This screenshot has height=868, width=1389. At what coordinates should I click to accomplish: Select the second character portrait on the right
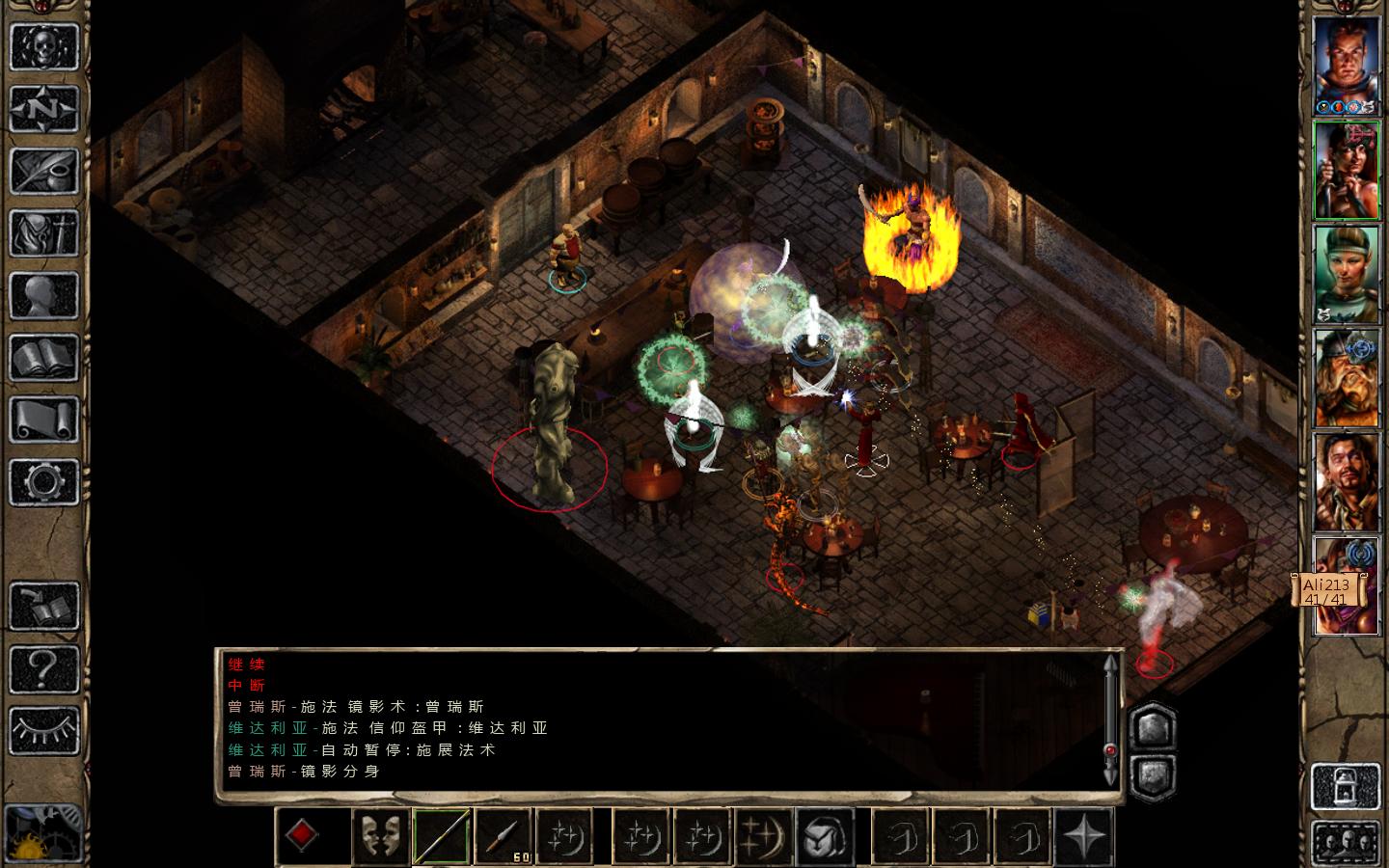coord(1348,170)
